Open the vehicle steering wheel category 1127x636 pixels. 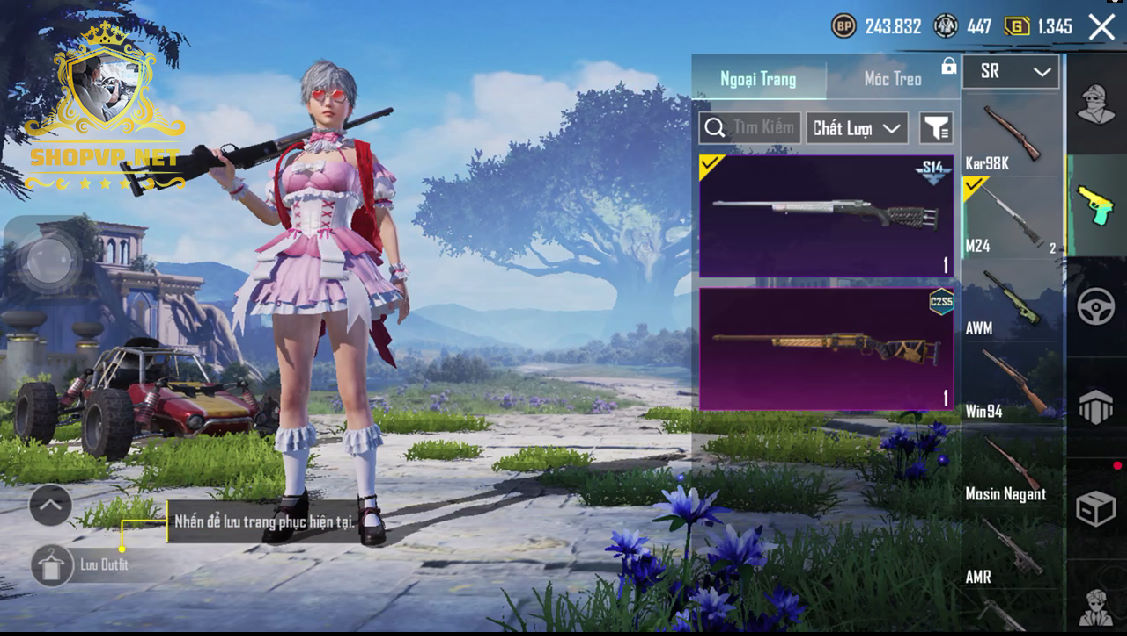1096,307
